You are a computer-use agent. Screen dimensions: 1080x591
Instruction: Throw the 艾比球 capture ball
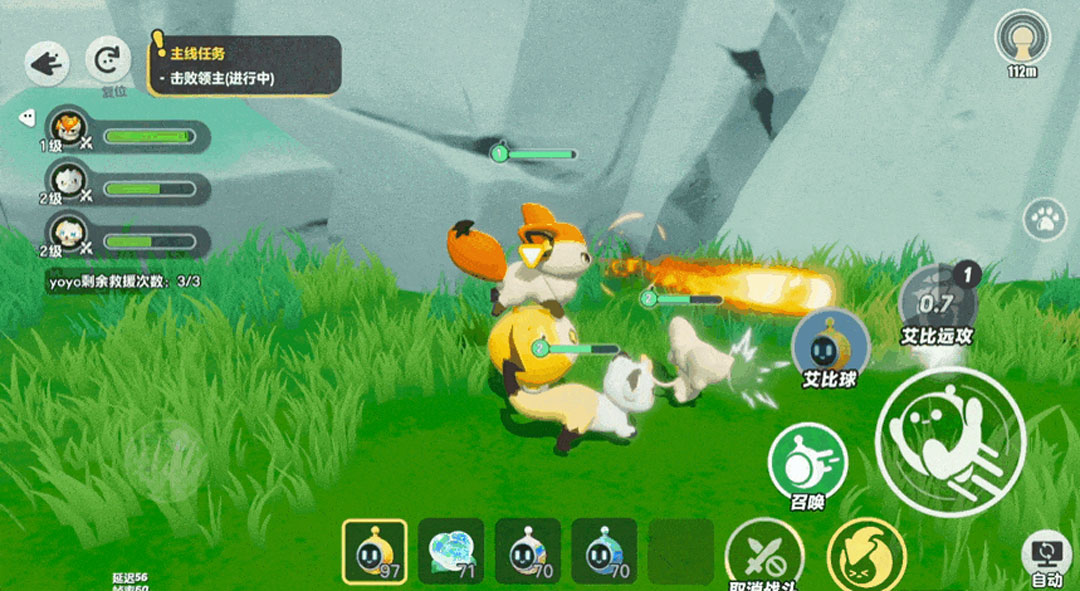tap(830, 345)
